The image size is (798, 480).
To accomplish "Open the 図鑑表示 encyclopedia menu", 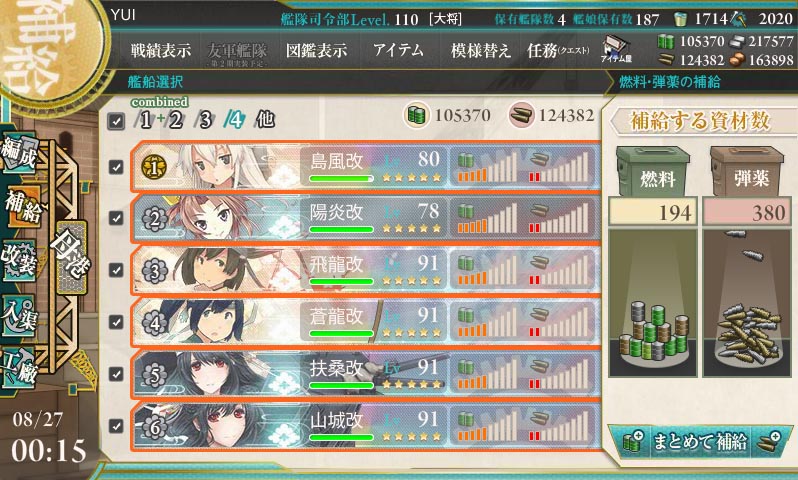I will tap(316, 51).
